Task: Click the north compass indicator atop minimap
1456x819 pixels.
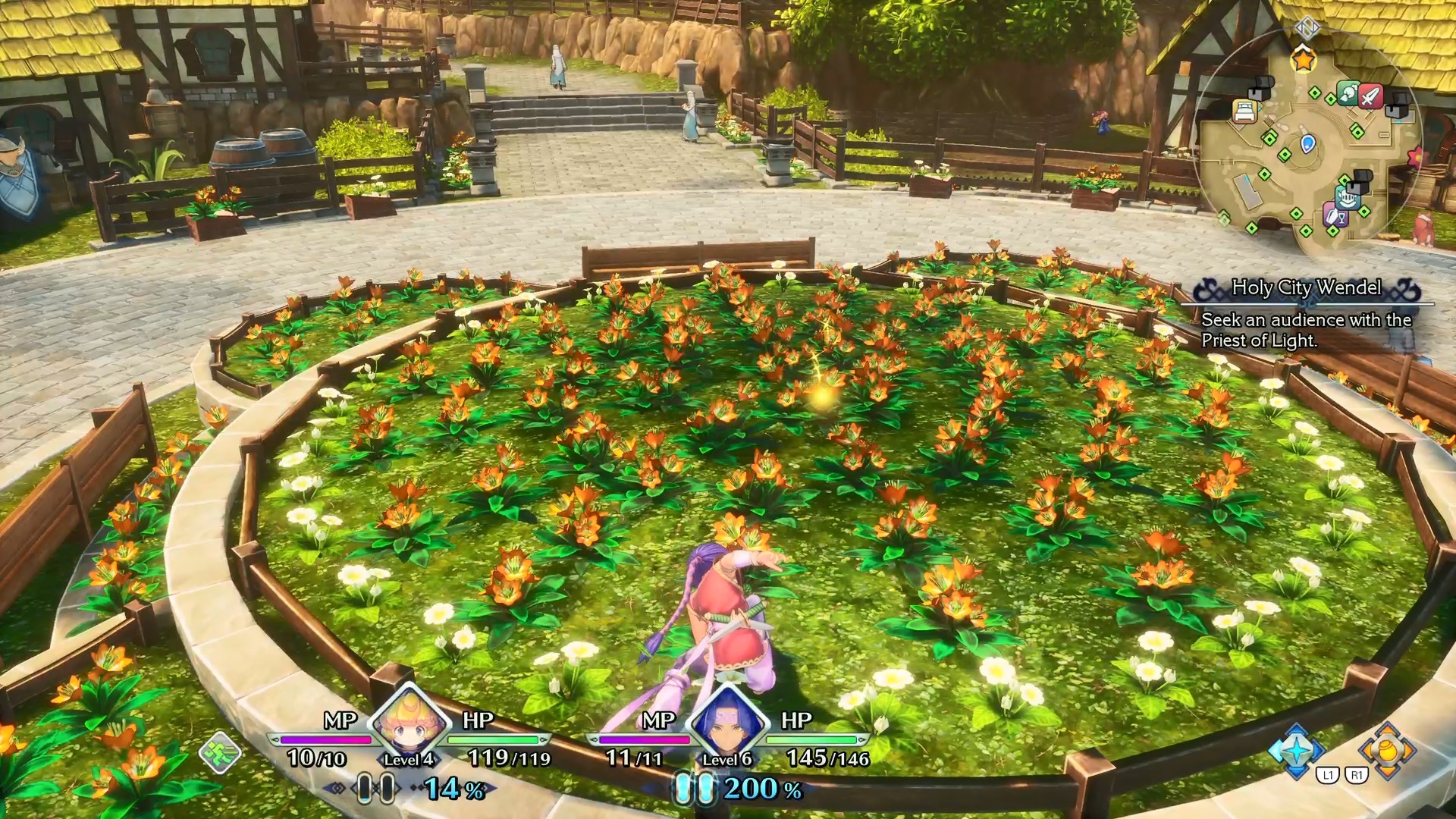Action: (x=1307, y=28)
